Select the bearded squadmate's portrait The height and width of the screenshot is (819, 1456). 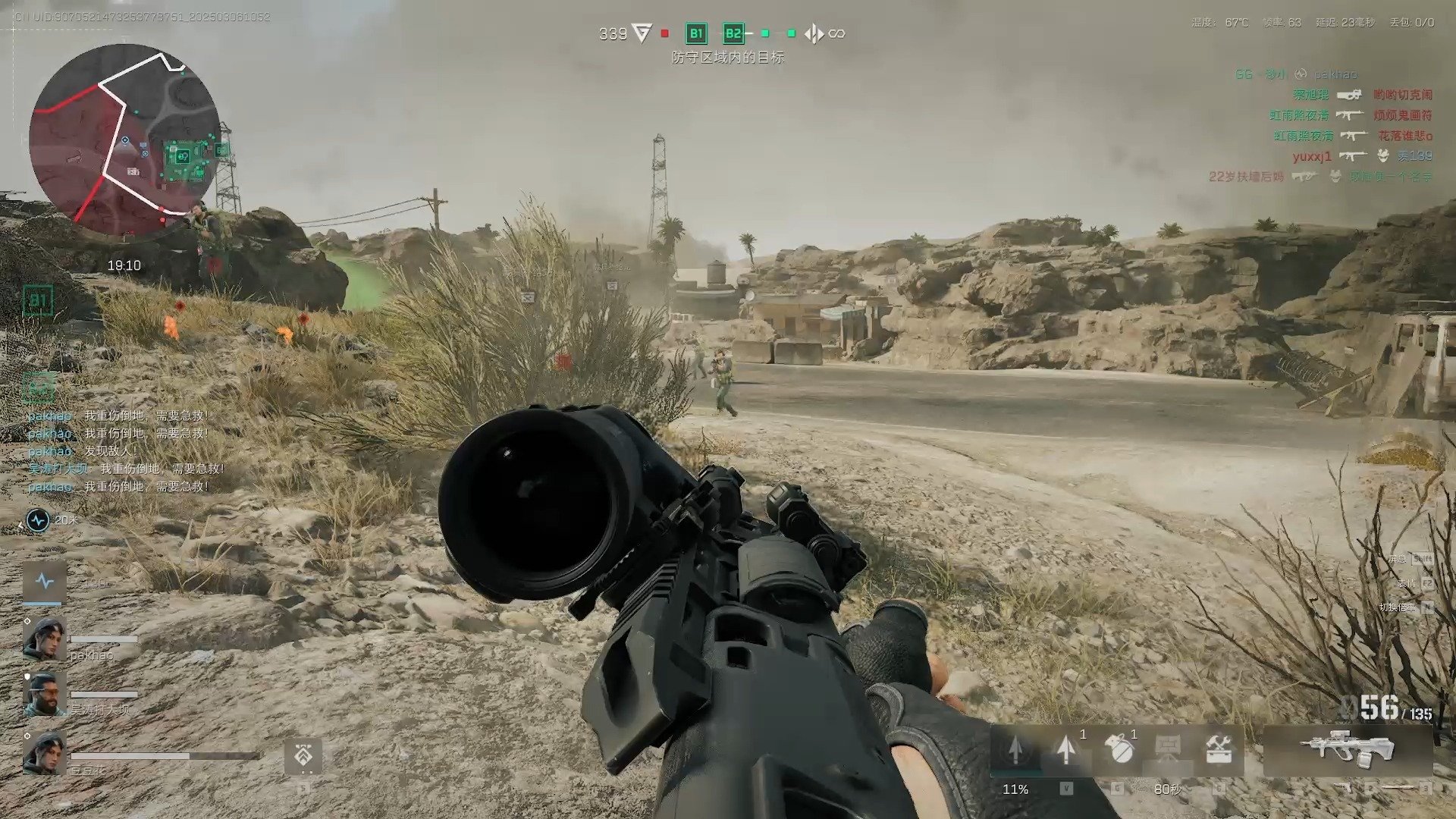(44, 695)
